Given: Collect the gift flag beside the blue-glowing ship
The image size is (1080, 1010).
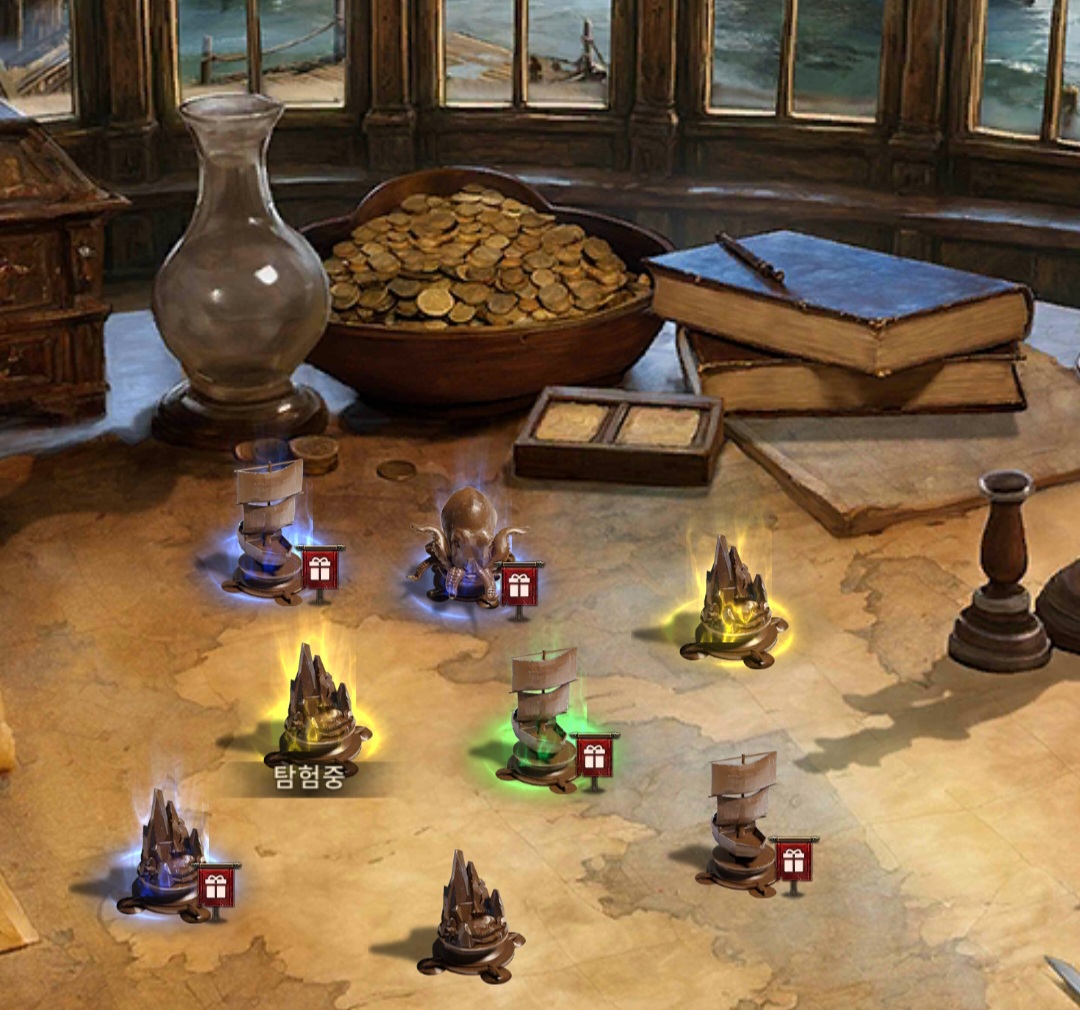Looking at the screenshot, I should click(x=320, y=568).
